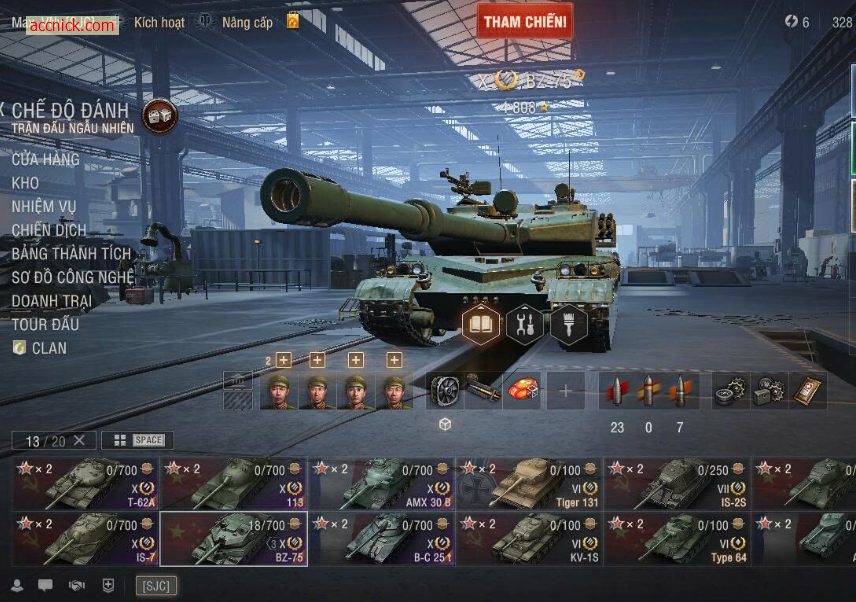Open the DOANH TRẠI barracks

pyautogui.click(x=52, y=301)
